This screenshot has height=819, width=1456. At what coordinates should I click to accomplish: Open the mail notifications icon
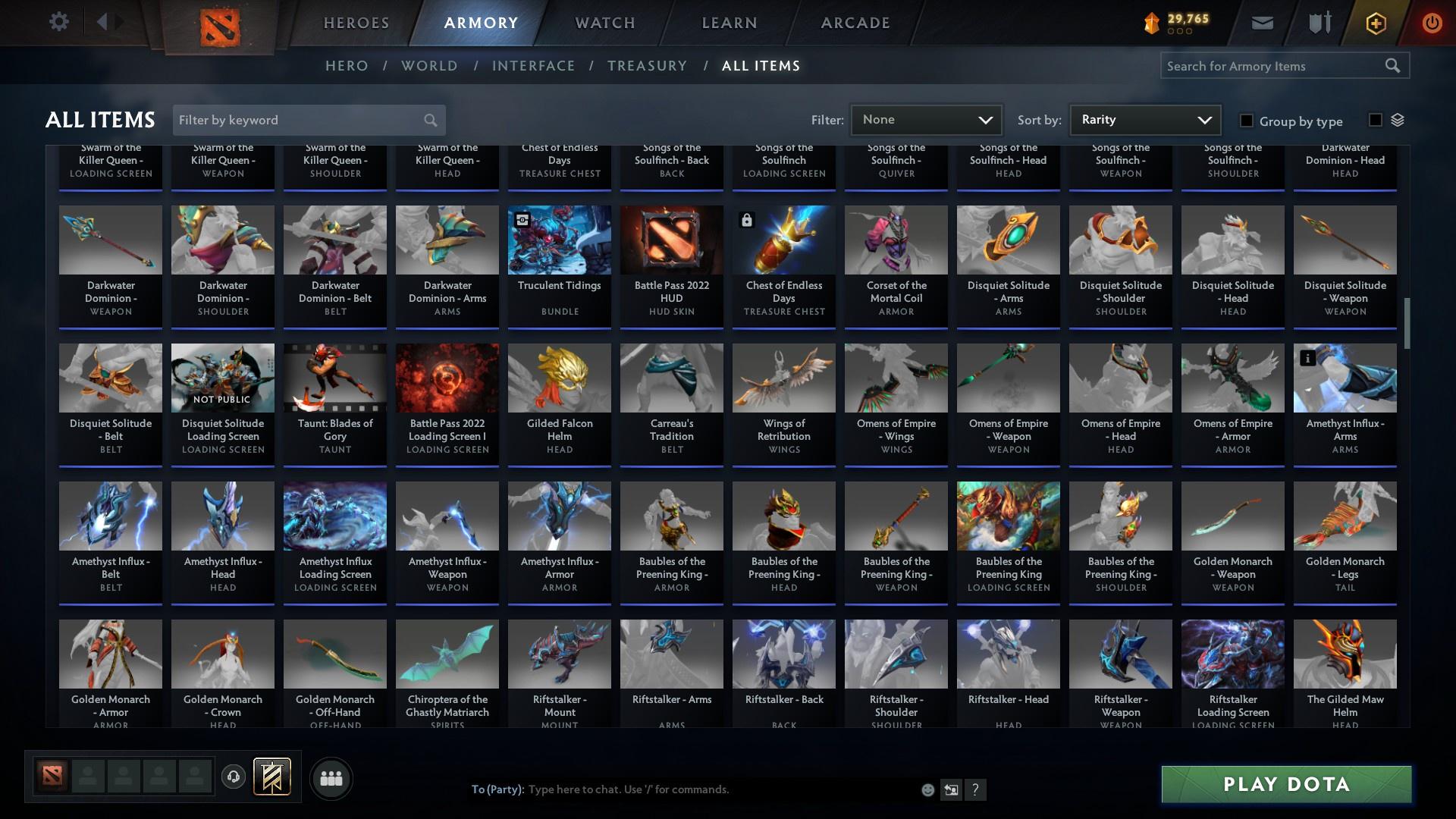(x=1262, y=23)
